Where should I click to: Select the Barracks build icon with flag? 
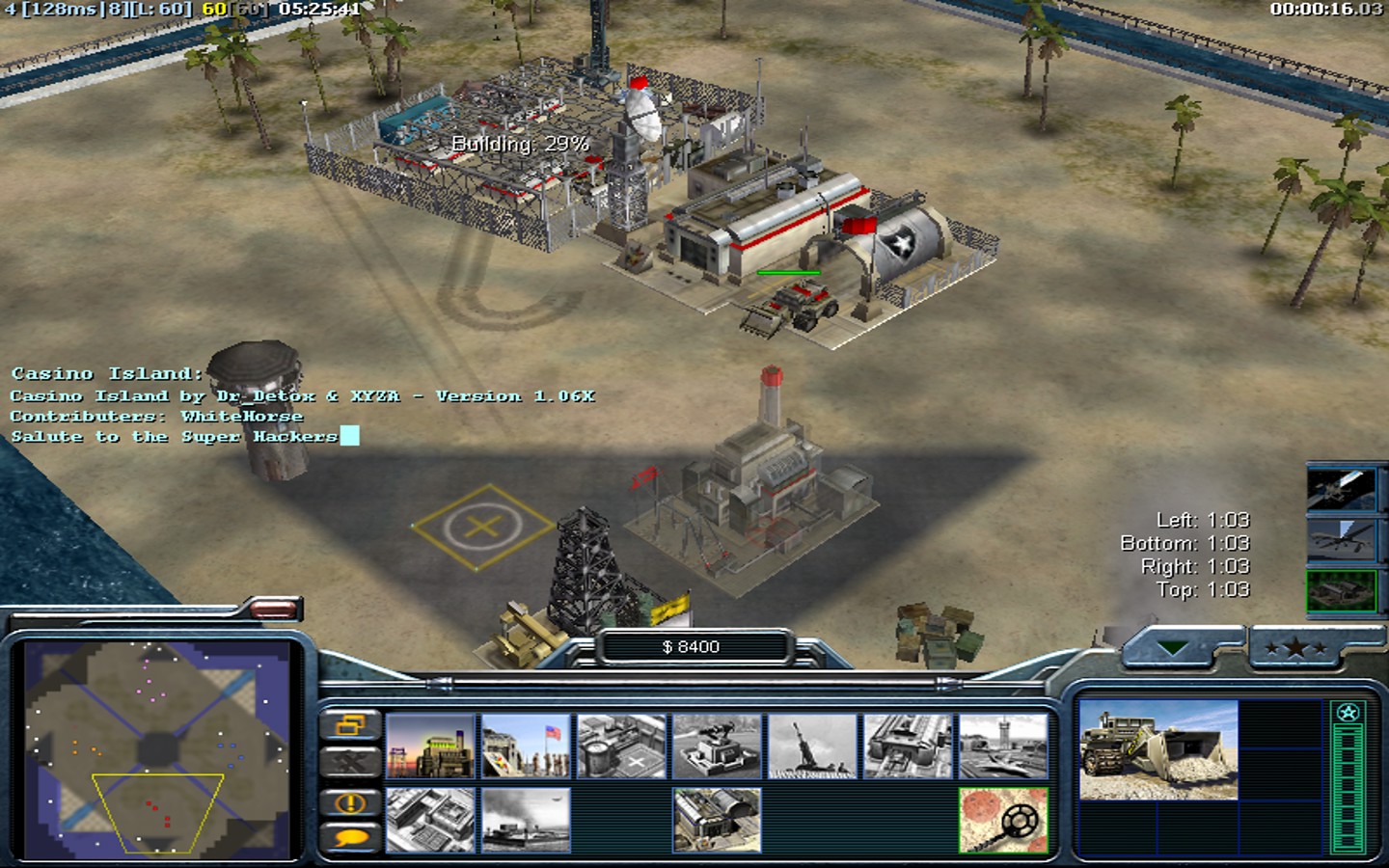click(x=526, y=746)
